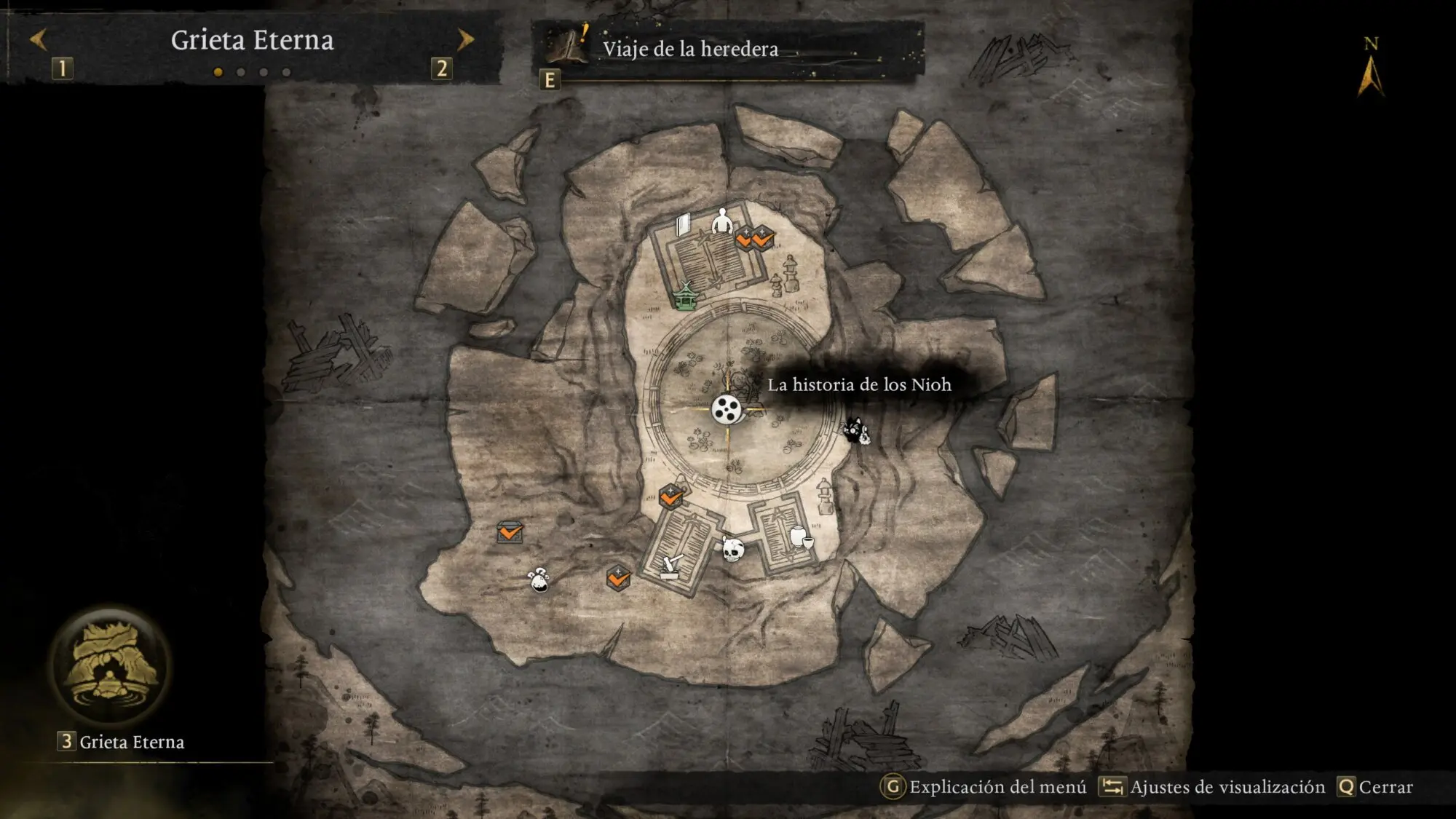
Task: Click the checked treasure chest marker
Action: click(x=510, y=532)
